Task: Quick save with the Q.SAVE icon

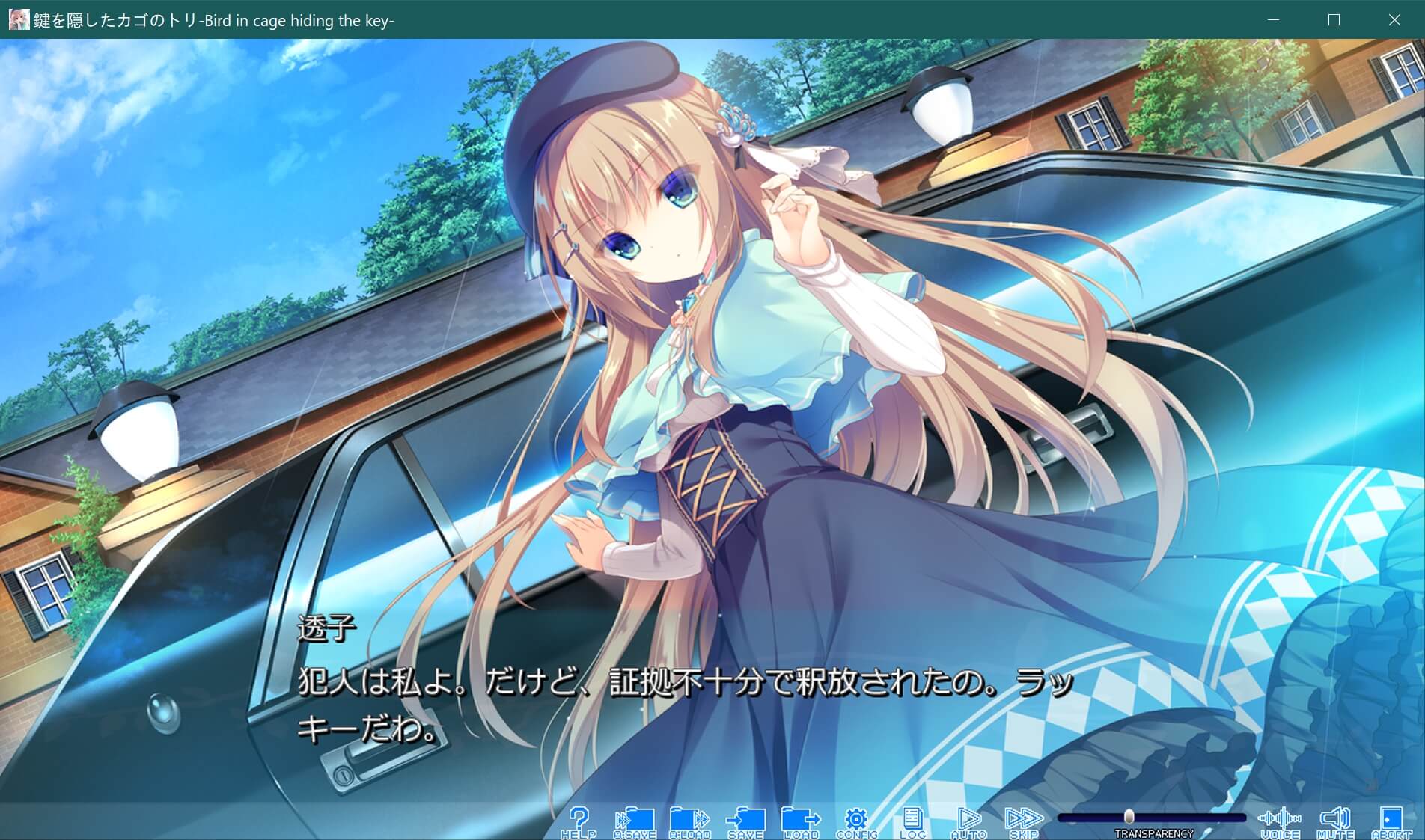Action: [635, 820]
